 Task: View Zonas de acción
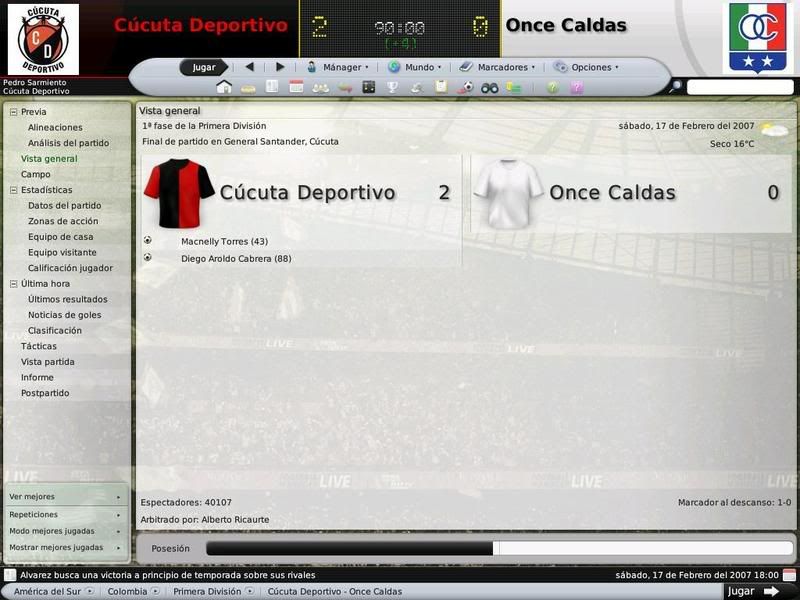pos(63,221)
